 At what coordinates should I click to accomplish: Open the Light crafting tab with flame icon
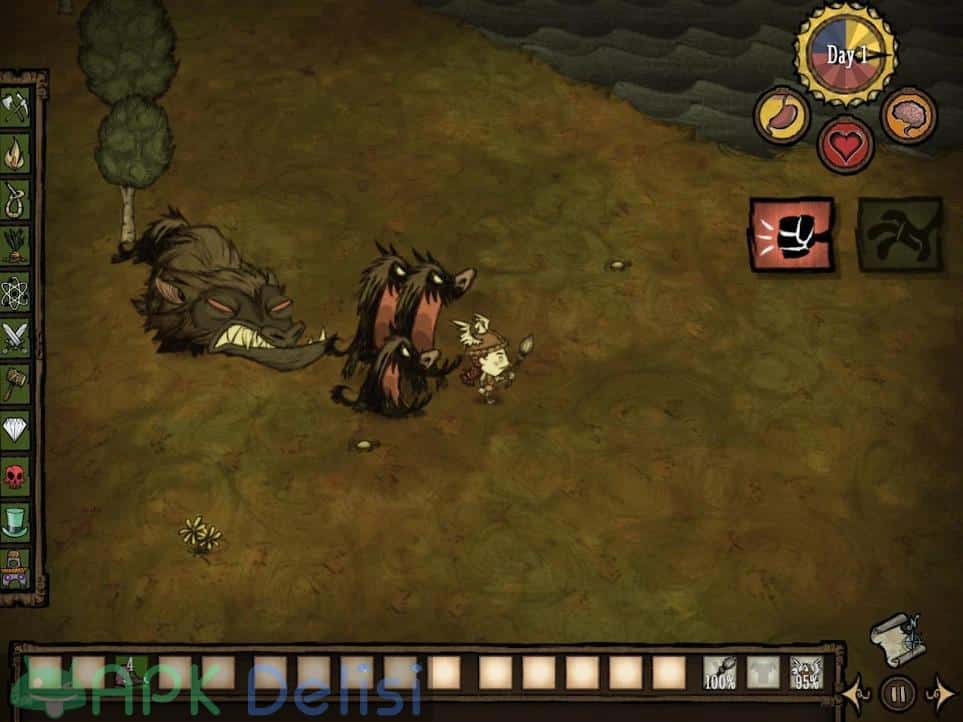click(16, 154)
